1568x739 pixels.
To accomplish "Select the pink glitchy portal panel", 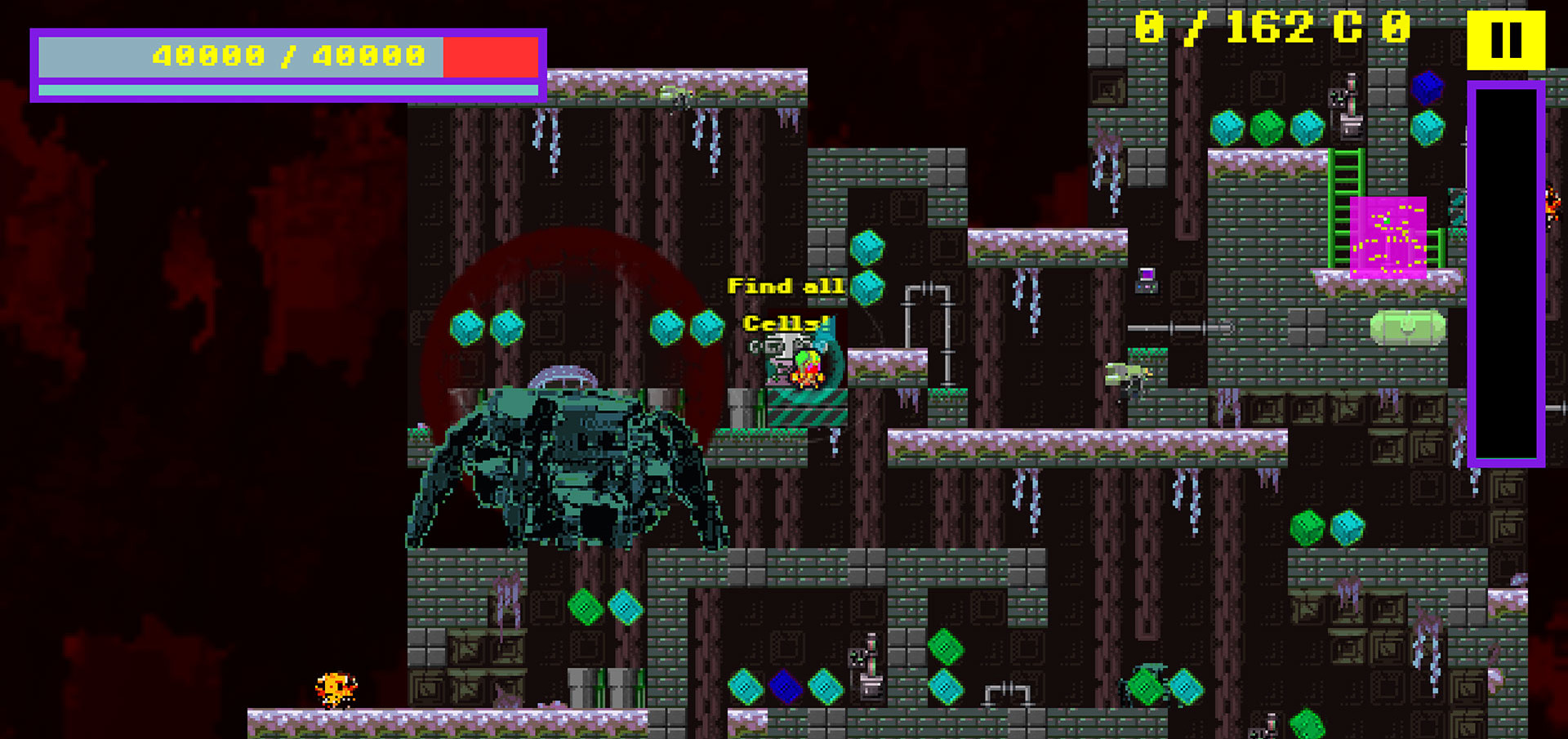I will [1388, 237].
